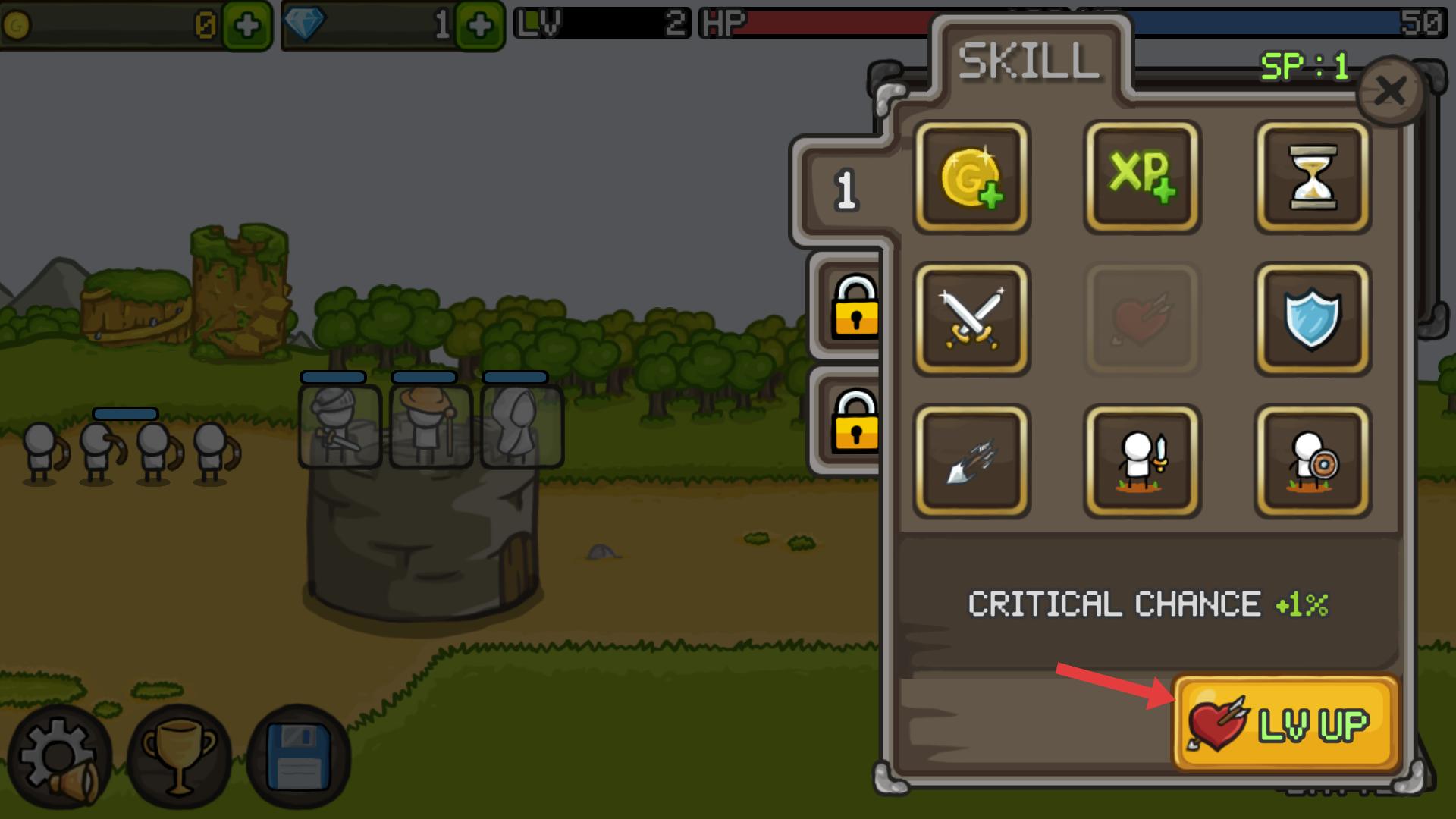Choose the hourglass skill
Screen dimensions: 1456x819
pyautogui.click(x=1313, y=177)
